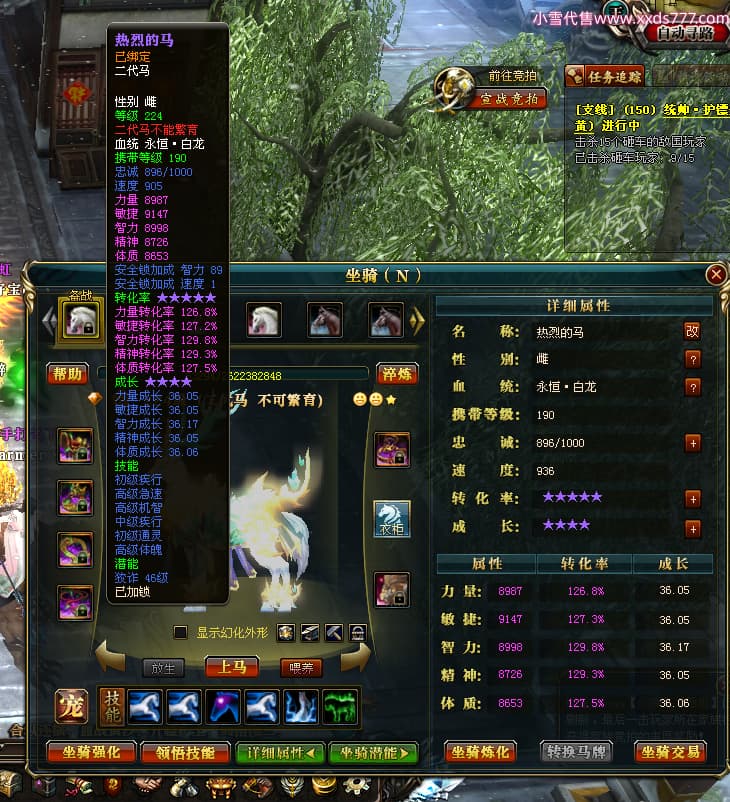
Task: Click the 转换马牌 convert horse tag button
Action: pyautogui.click(x=578, y=752)
